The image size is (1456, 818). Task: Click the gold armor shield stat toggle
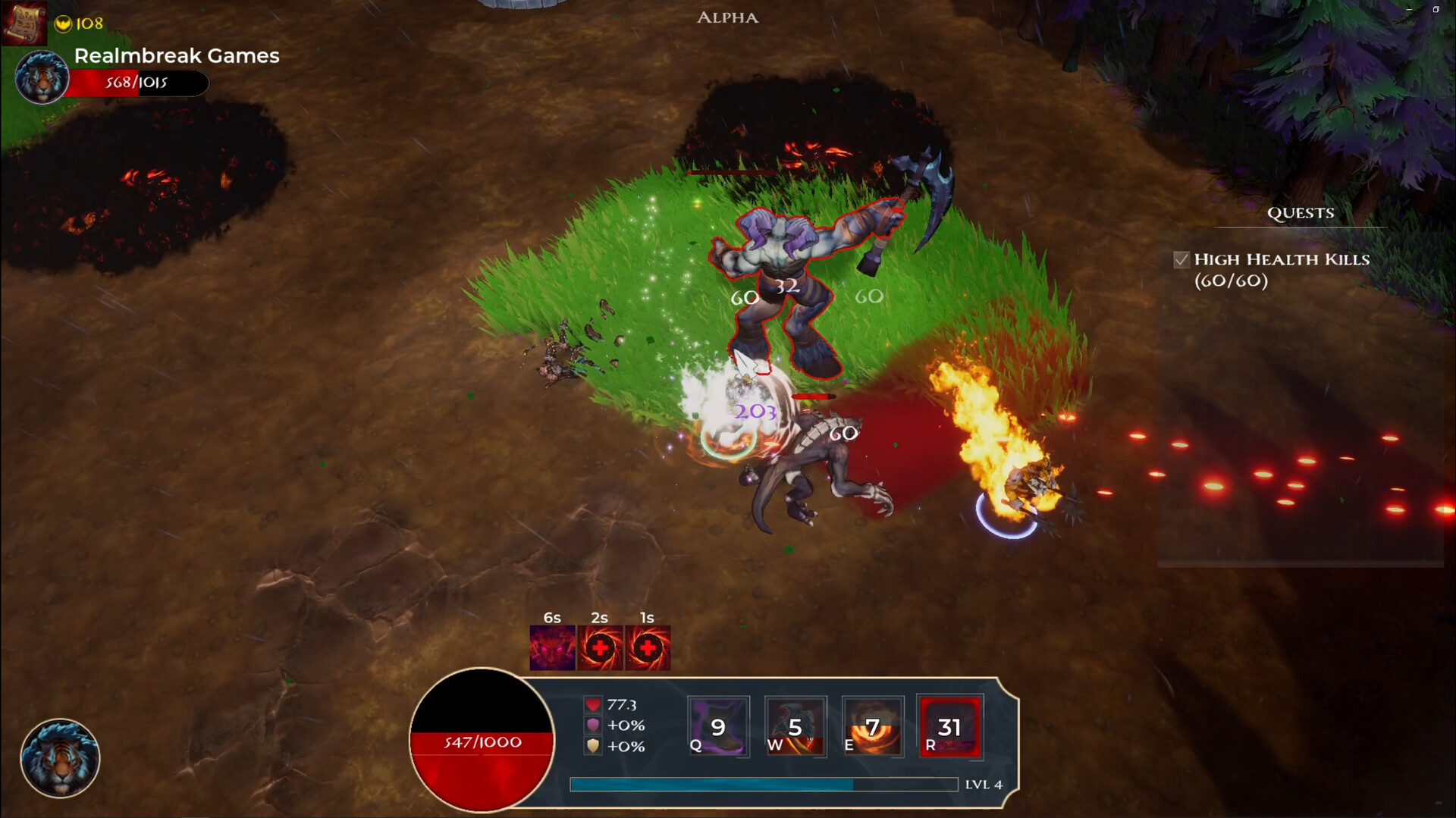pyautogui.click(x=593, y=747)
